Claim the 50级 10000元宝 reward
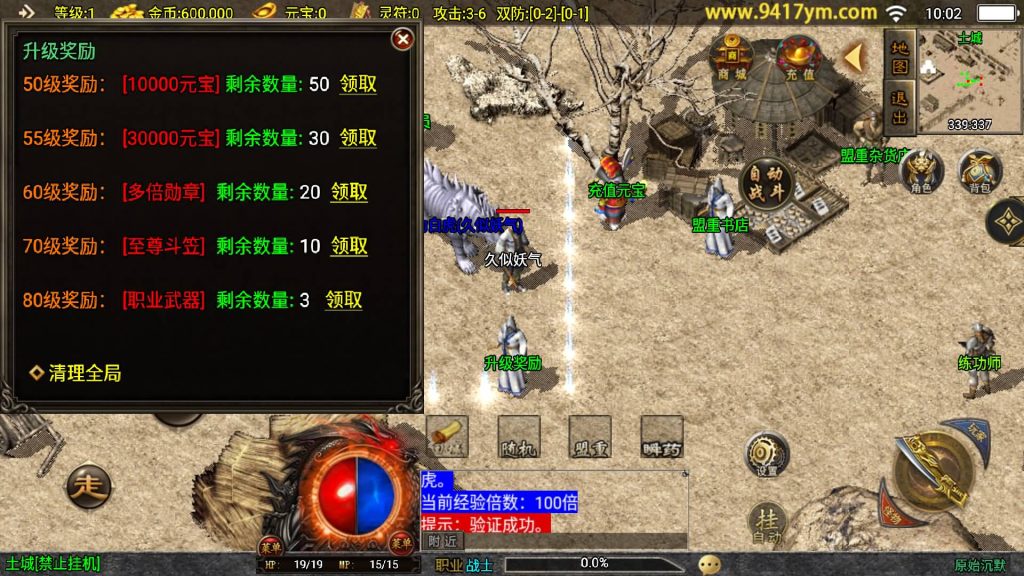Screen dimensions: 1024x576 [x=358, y=84]
